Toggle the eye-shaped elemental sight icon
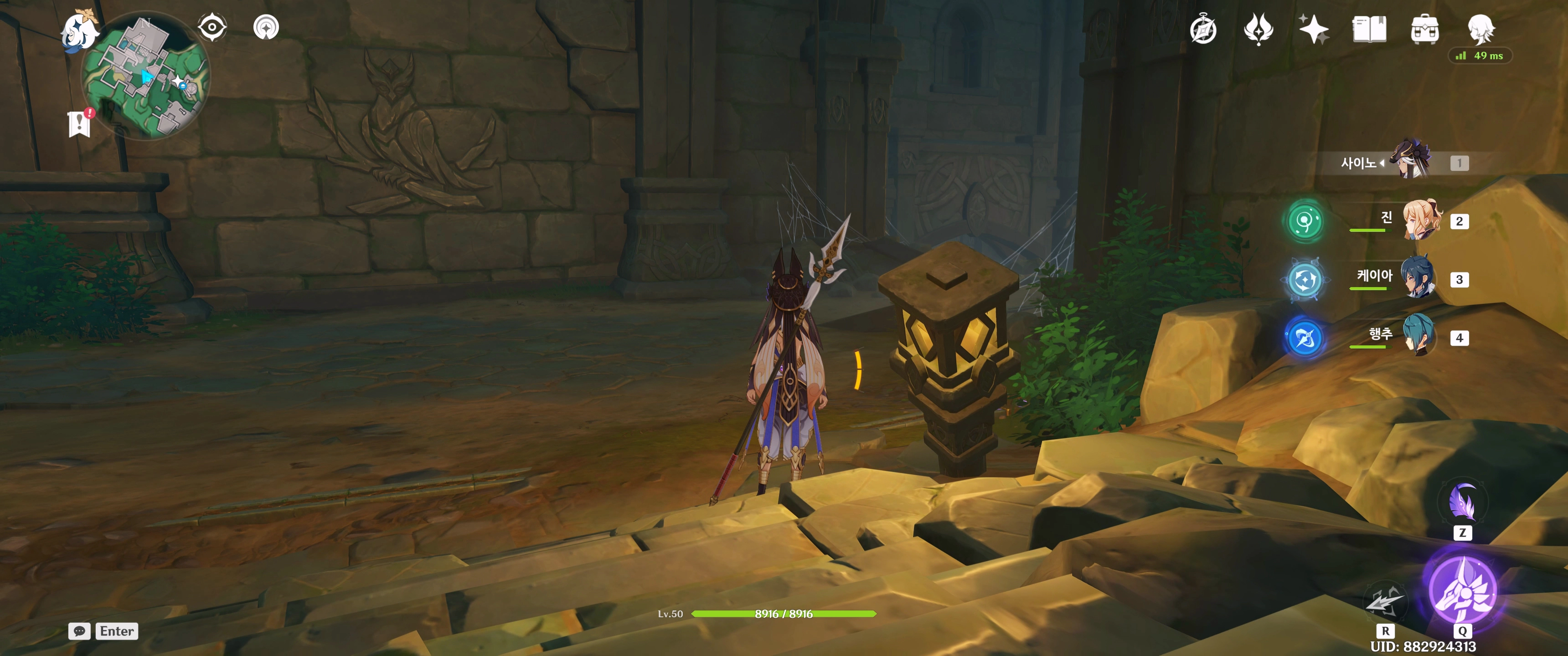1568x656 pixels. (212, 27)
